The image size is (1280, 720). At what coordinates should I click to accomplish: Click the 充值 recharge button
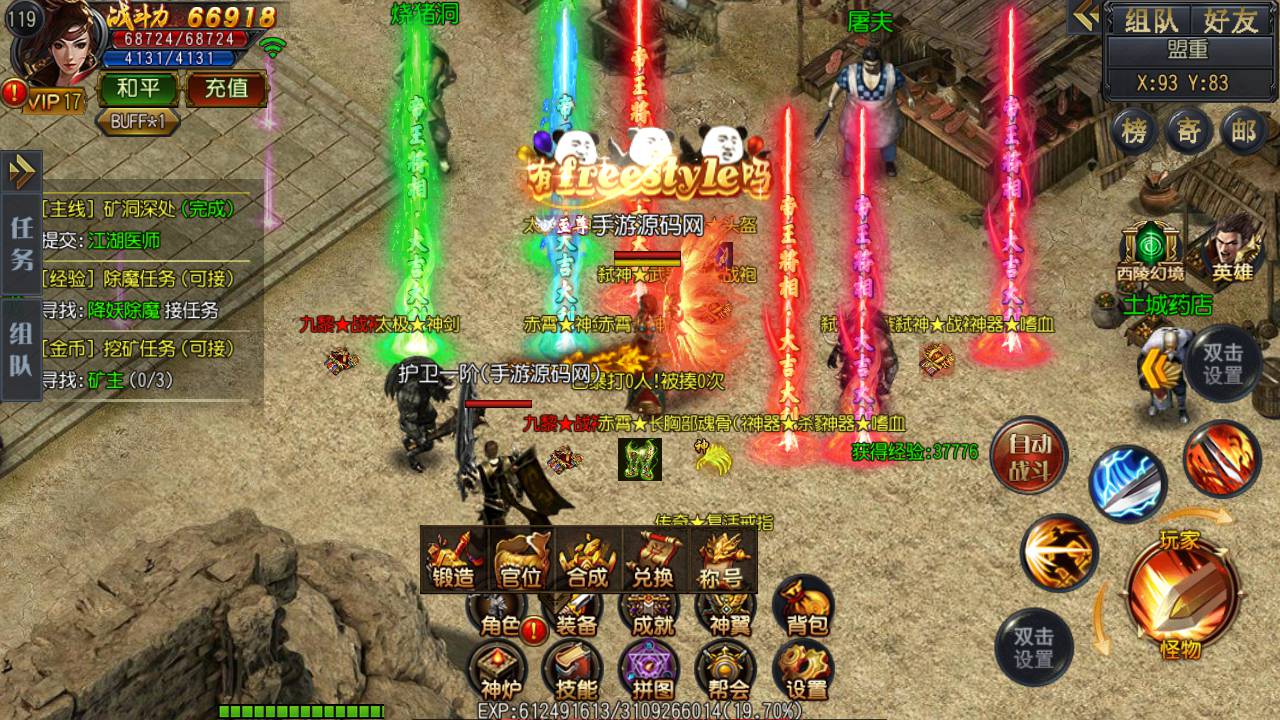point(226,89)
